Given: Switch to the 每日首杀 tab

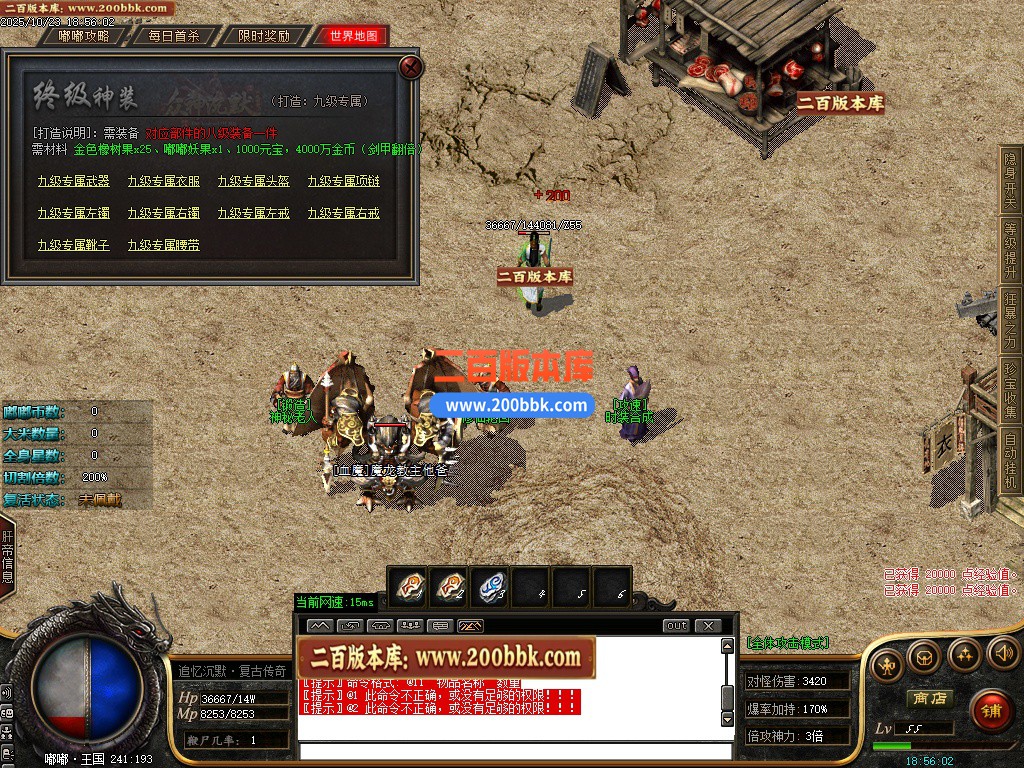Looking at the screenshot, I should (x=174, y=36).
